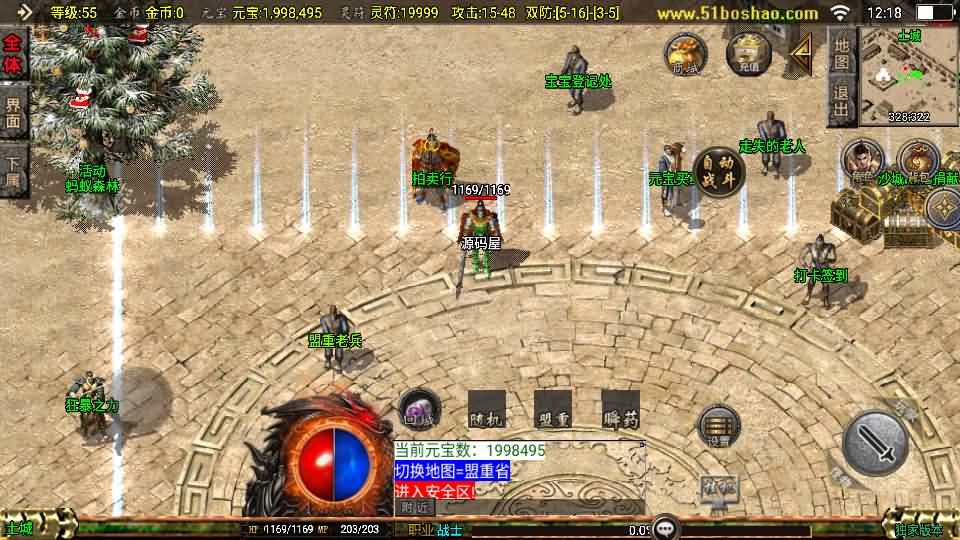
Task: Open the chat speech bubble button
Action: pos(663,528)
